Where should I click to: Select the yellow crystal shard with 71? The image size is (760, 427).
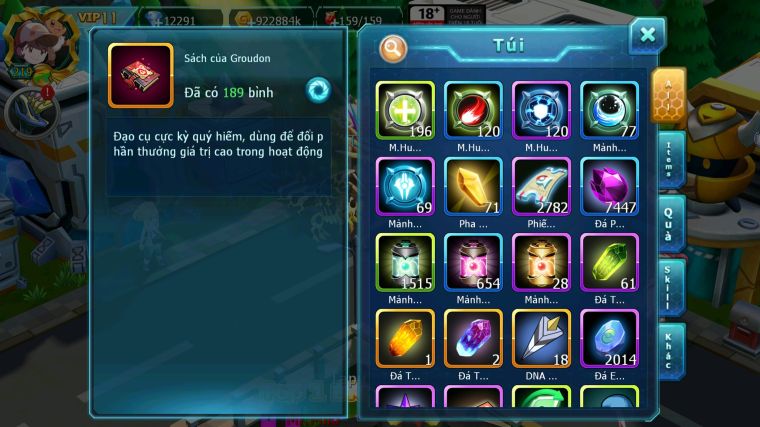[473, 186]
